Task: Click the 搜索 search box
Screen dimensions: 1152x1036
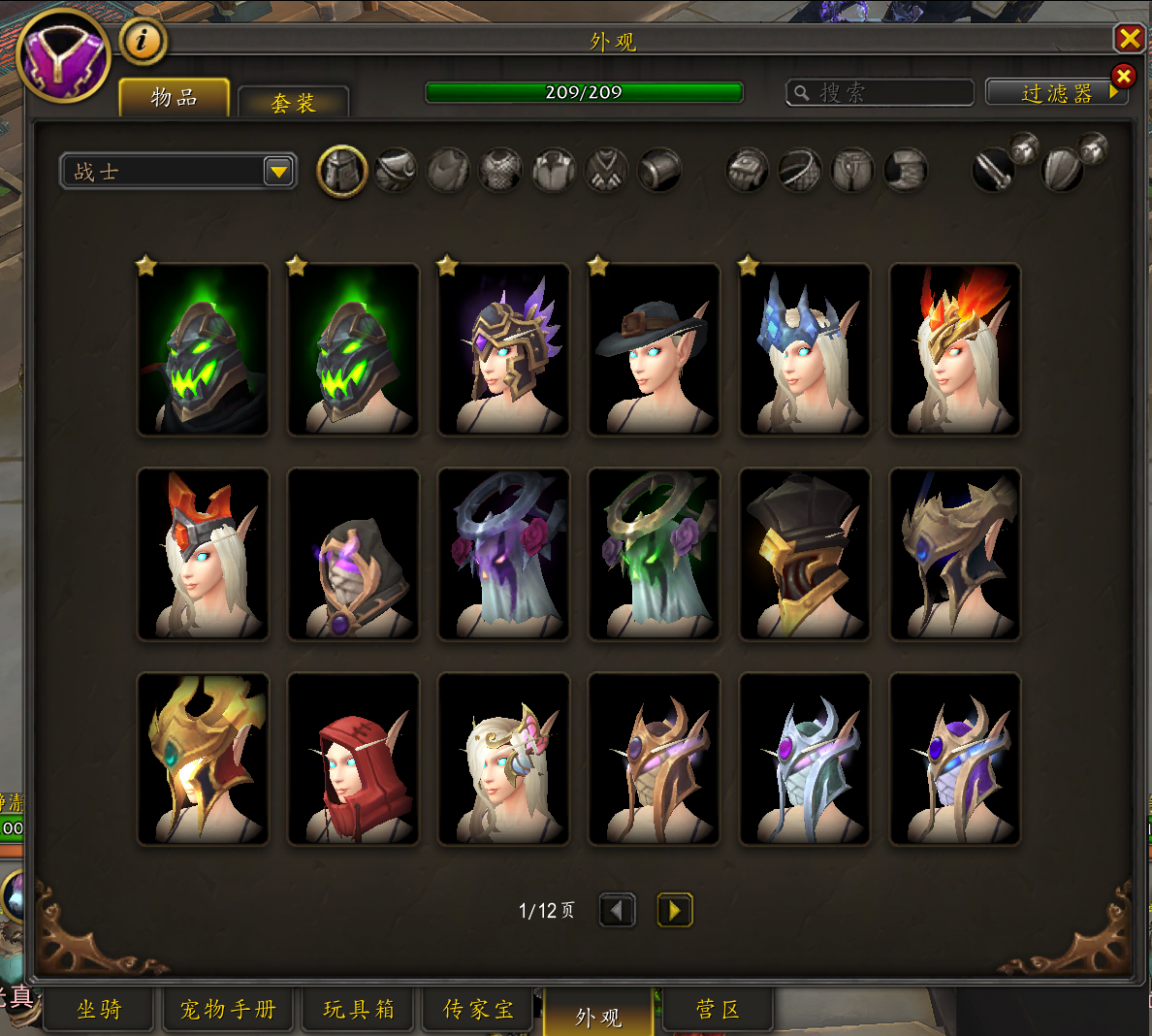Action: pyautogui.click(x=880, y=92)
